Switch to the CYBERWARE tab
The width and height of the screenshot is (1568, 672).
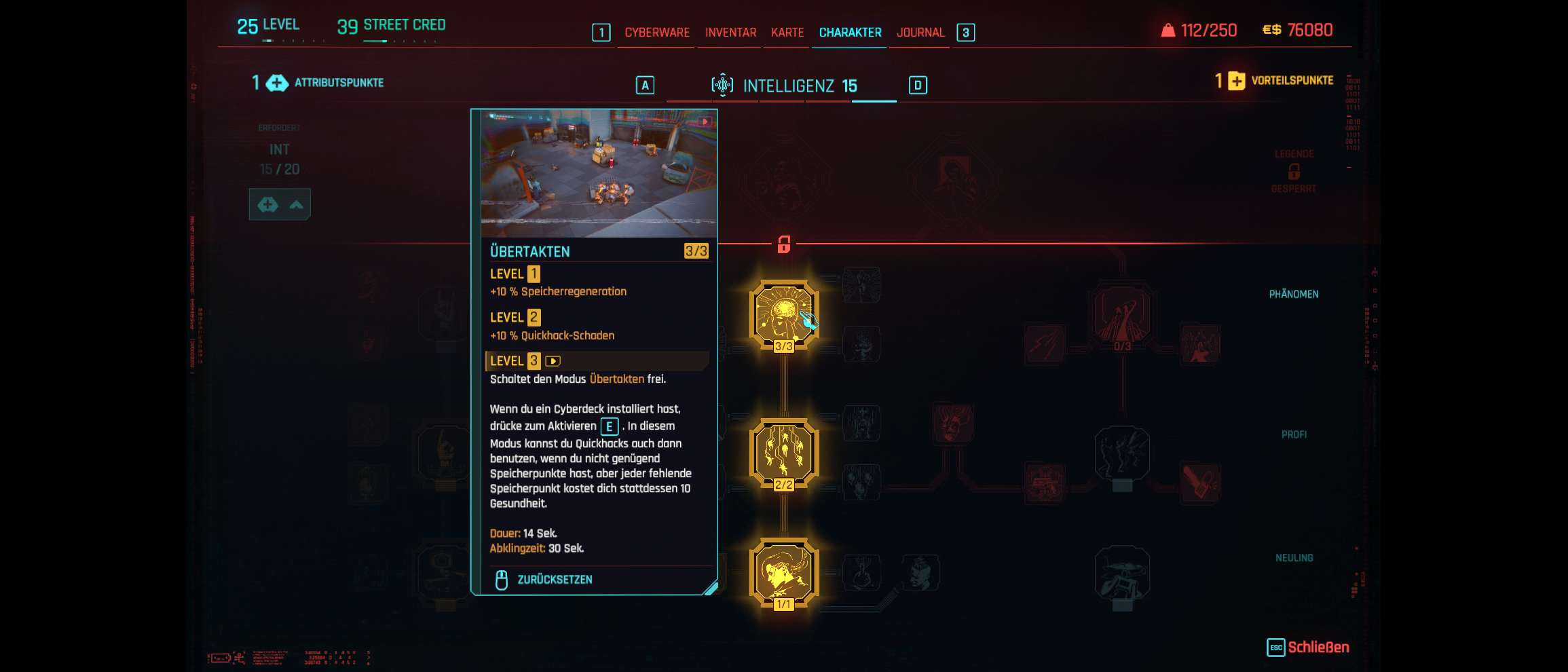(x=656, y=32)
